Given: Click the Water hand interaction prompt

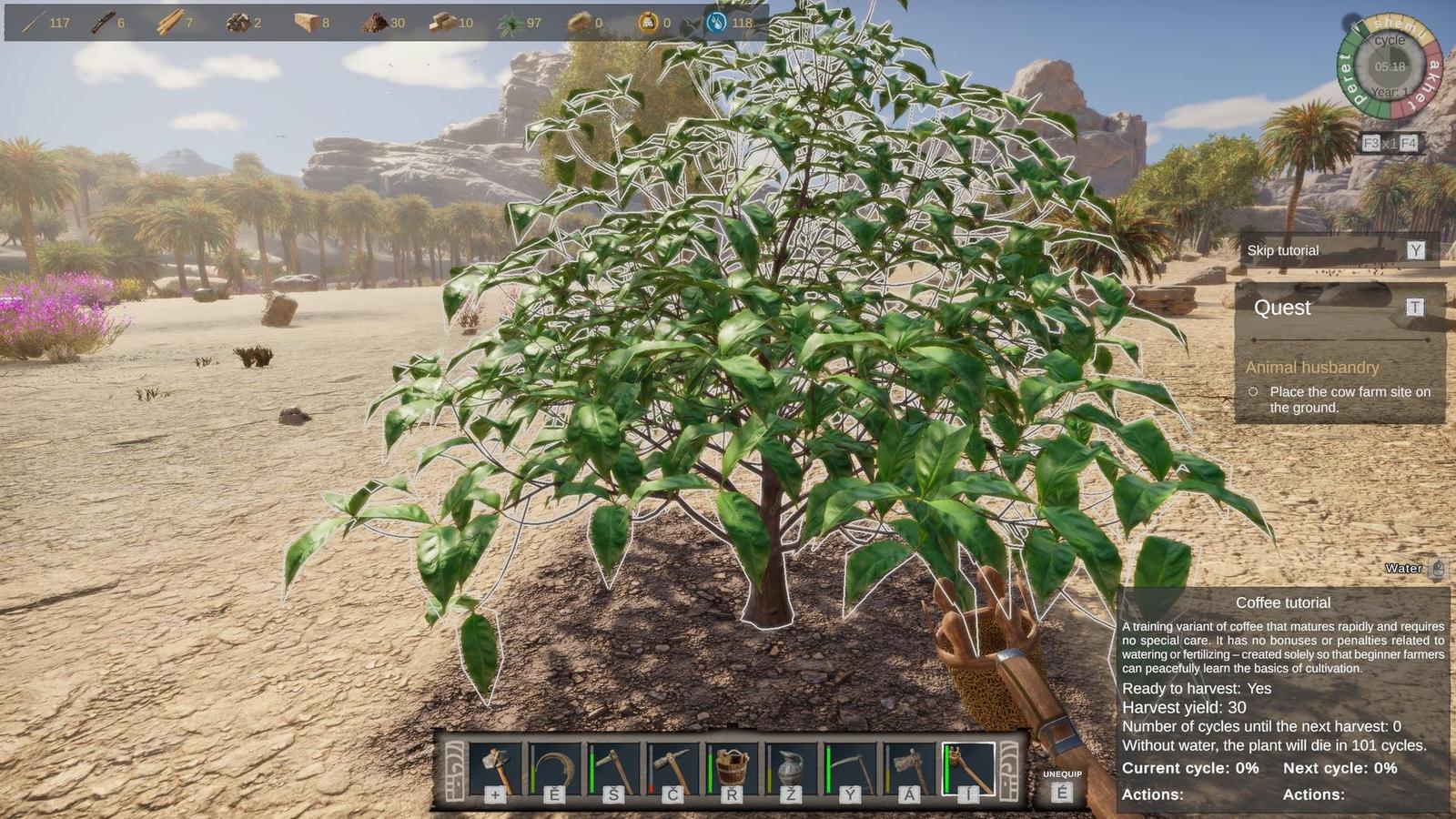Looking at the screenshot, I should 1402,568.
